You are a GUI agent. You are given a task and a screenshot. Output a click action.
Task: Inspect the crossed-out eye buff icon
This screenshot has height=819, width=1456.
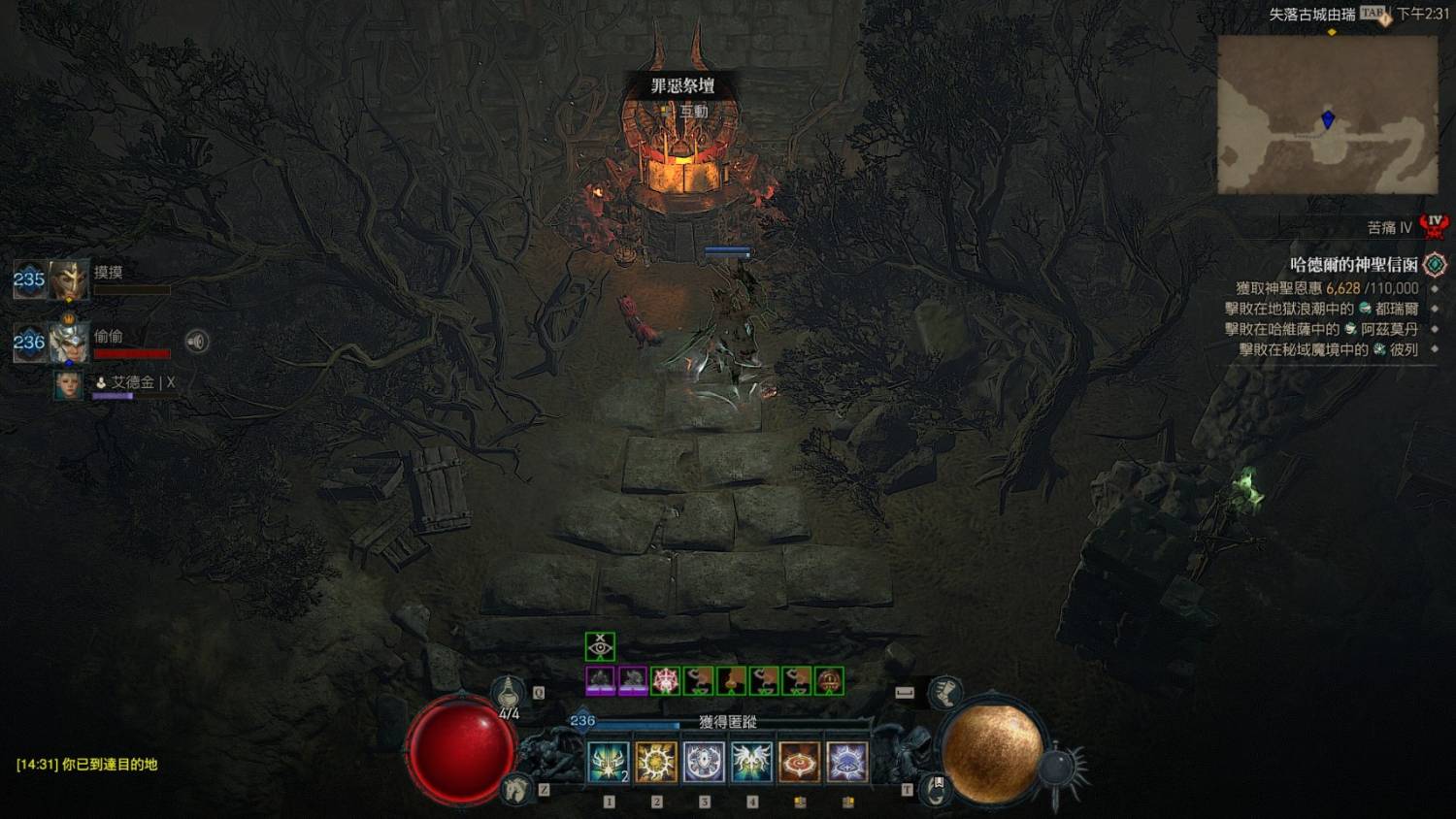click(x=600, y=646)
